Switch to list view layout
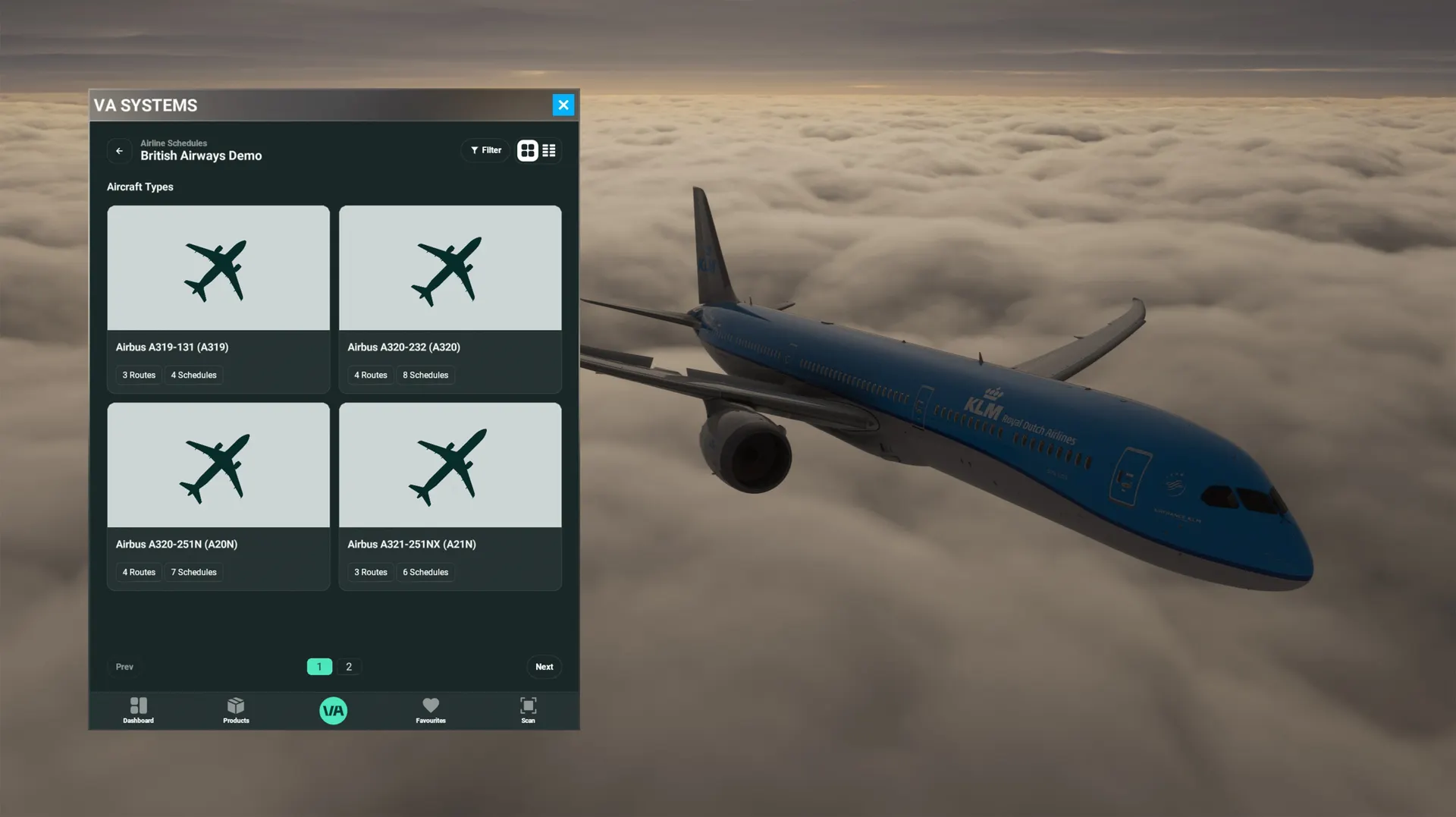Screen dimensions: 1456x817 [x=549, y=150]
